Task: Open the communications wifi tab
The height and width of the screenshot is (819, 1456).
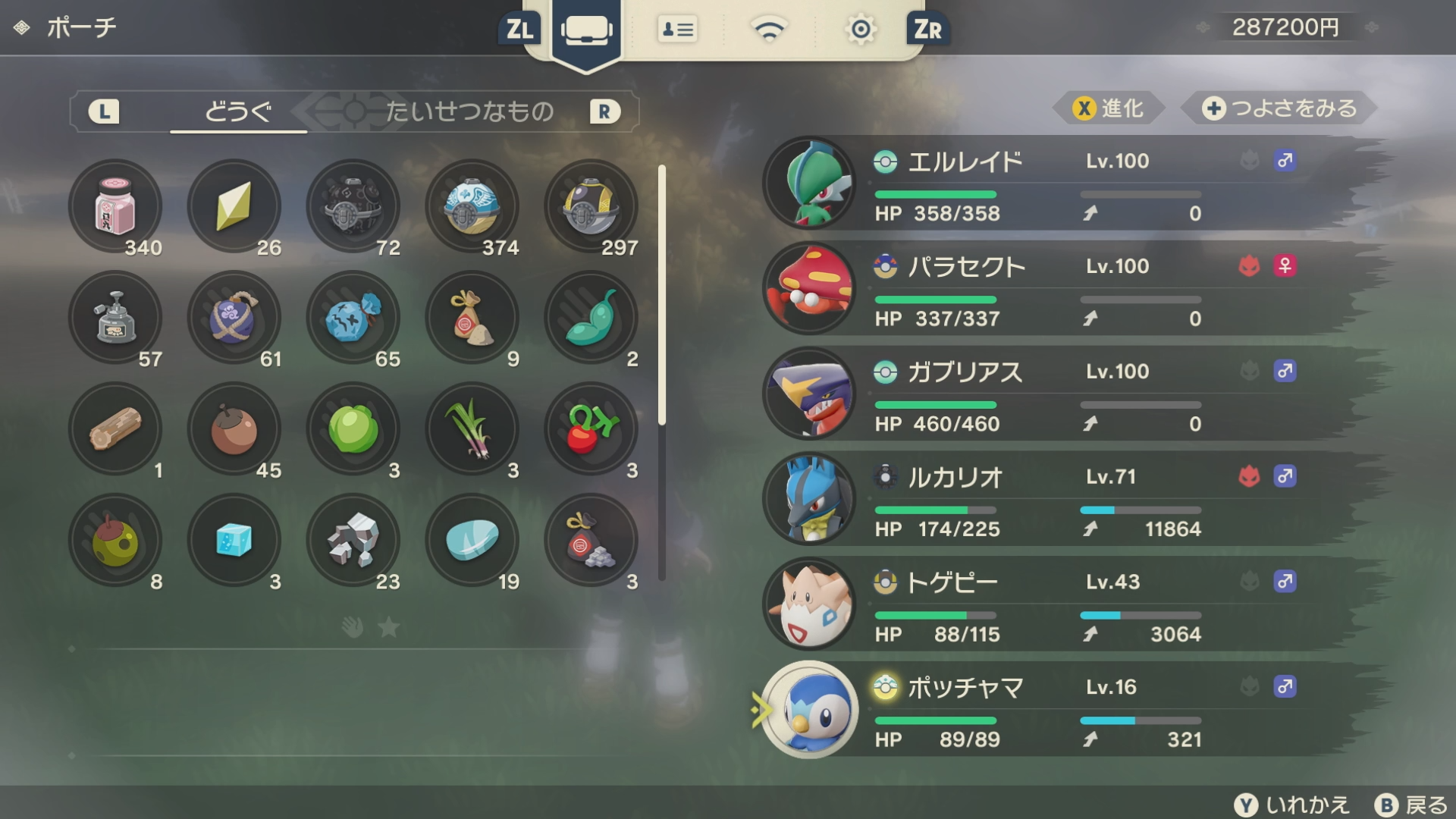Action: [x=768, y=30]
